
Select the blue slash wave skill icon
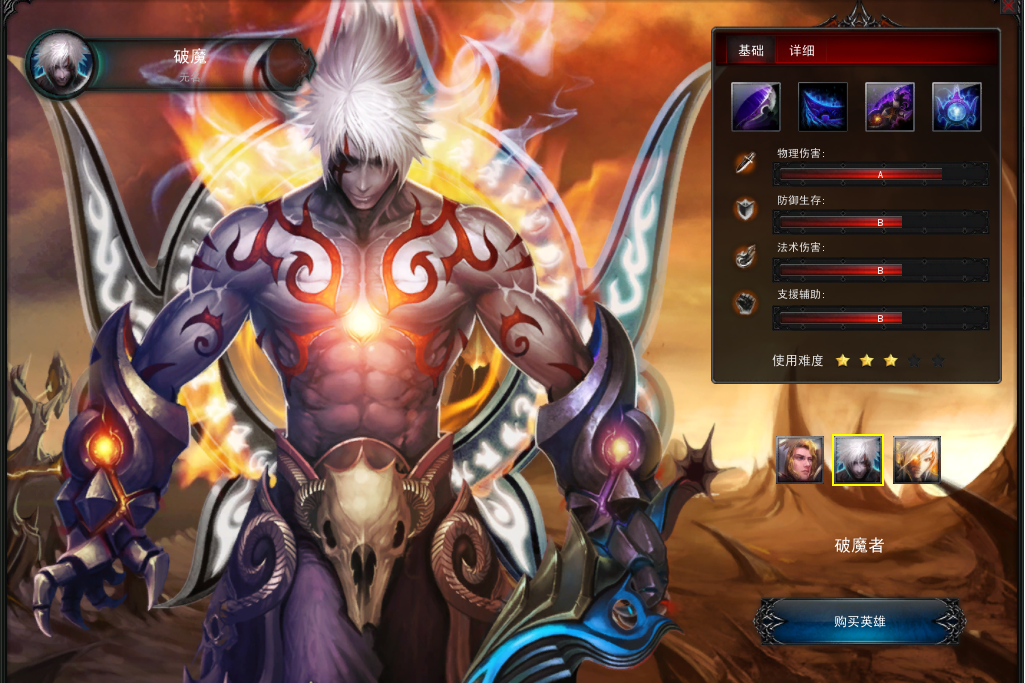(x=823, y=107)
